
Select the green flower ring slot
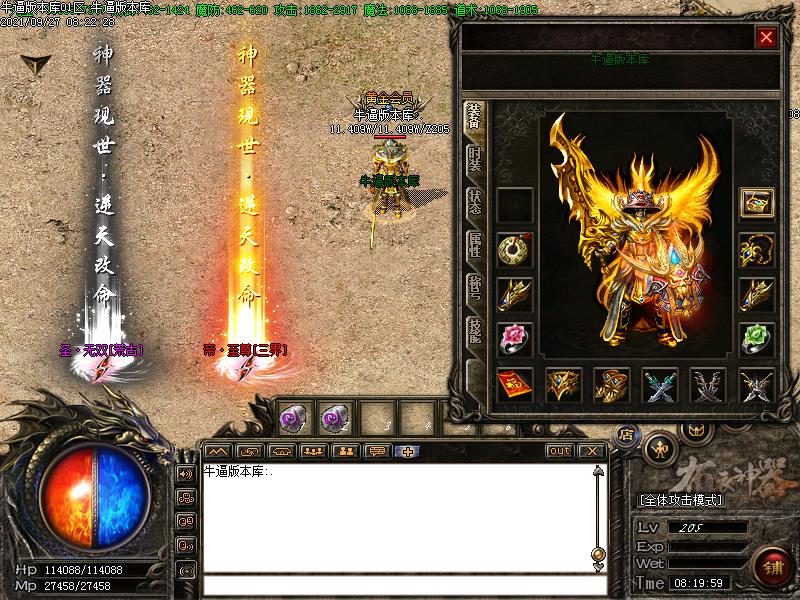756,338
